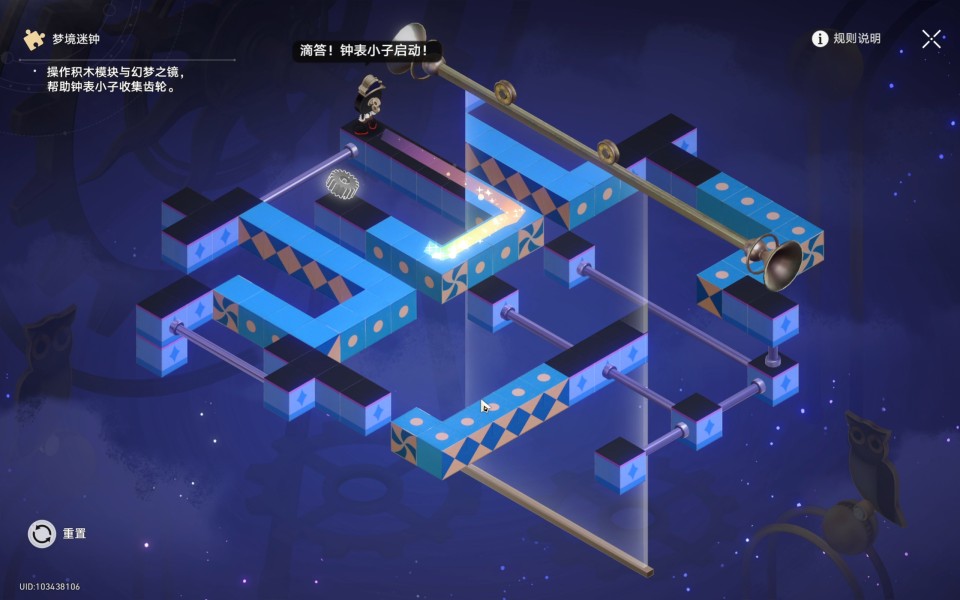Open the 规则说明 rules info

[x=846, y=39]
